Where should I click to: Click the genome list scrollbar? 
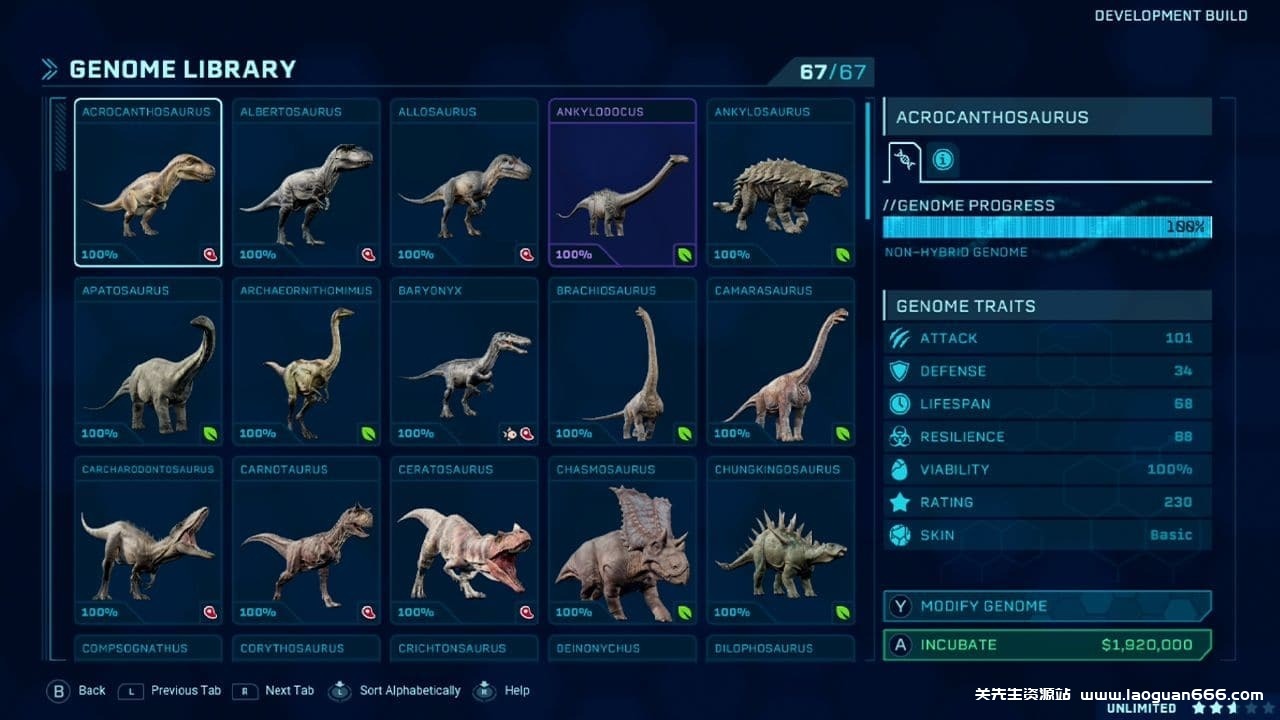867,160
